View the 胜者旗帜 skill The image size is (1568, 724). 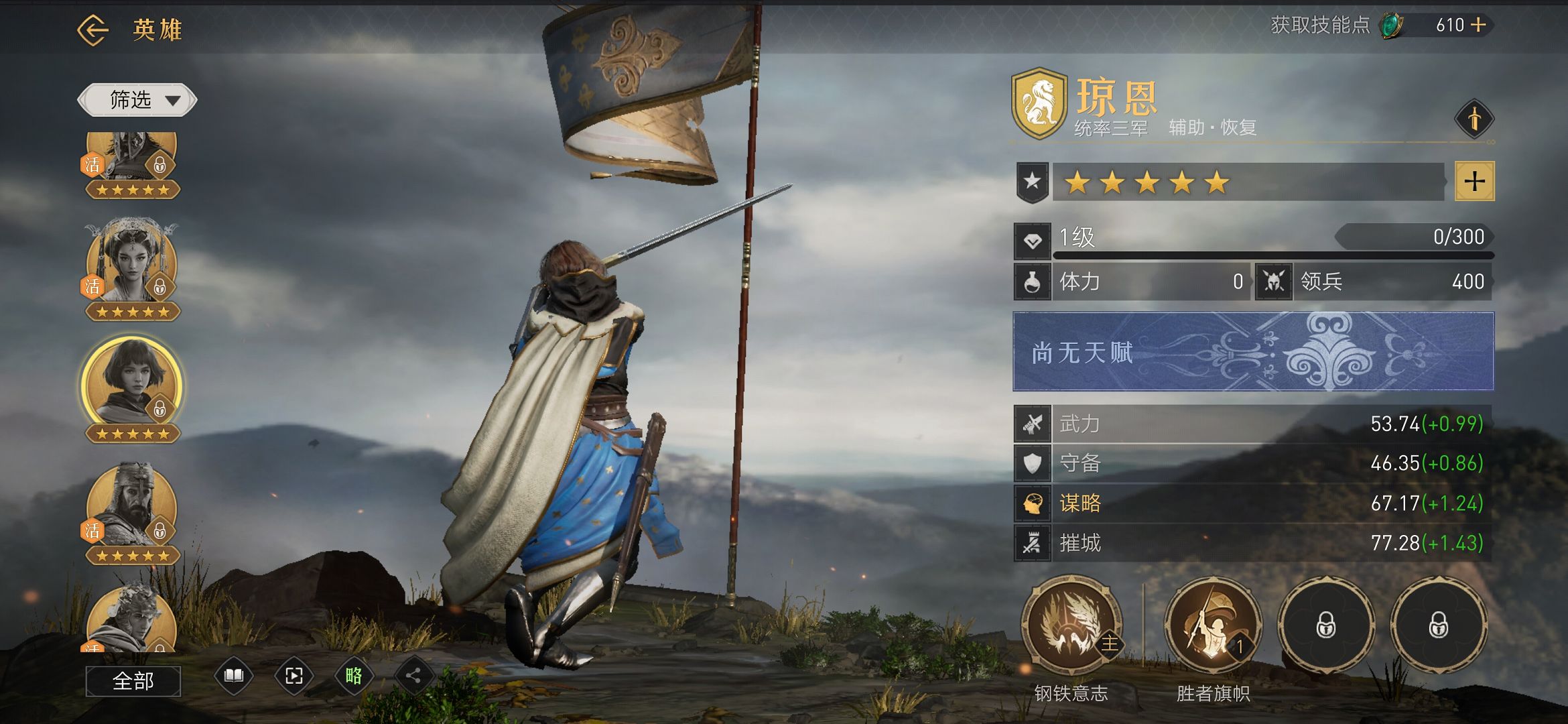(1213, 625)
